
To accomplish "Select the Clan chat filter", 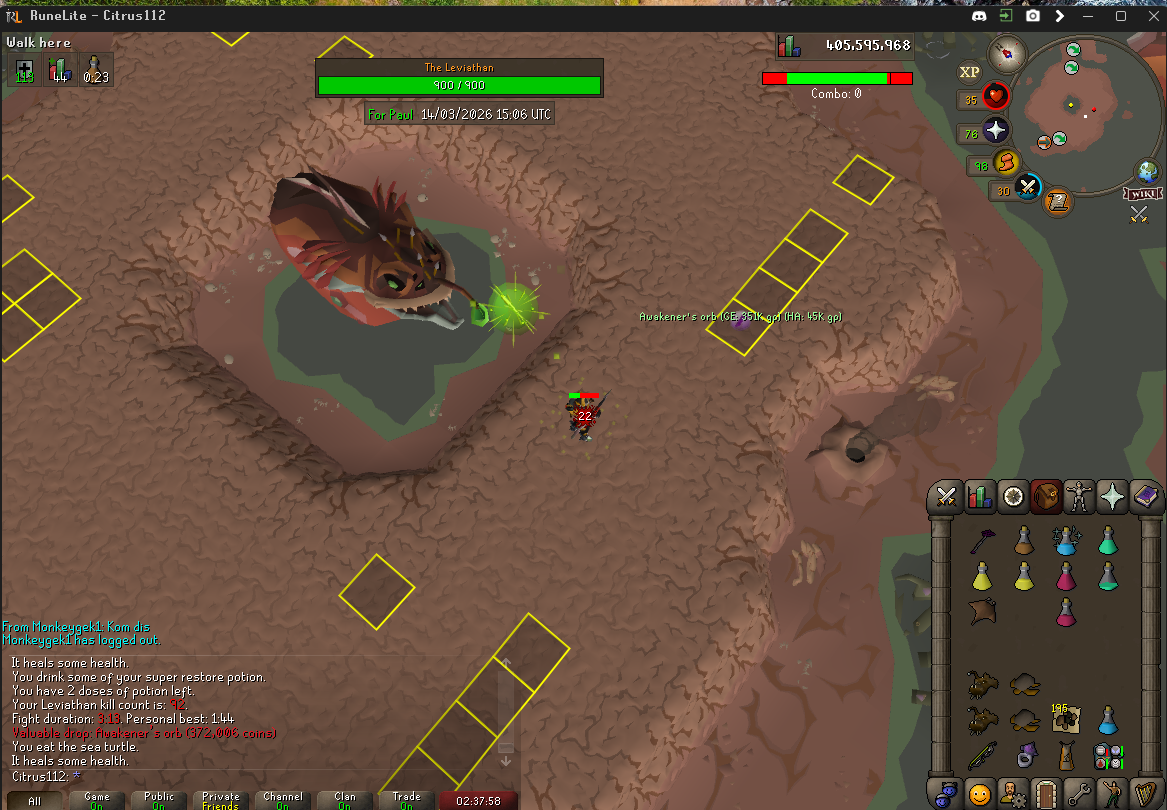I will pos(345,800).
